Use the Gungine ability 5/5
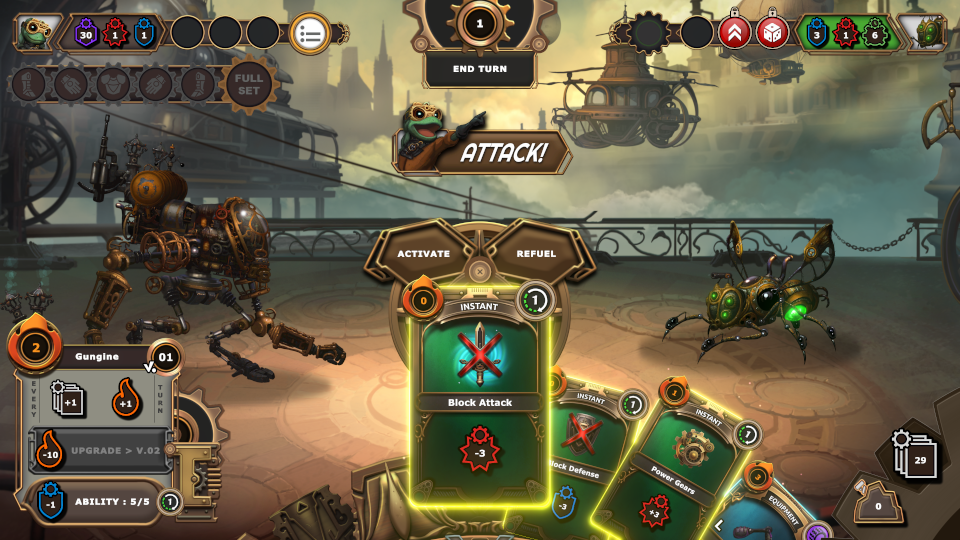 98,501
